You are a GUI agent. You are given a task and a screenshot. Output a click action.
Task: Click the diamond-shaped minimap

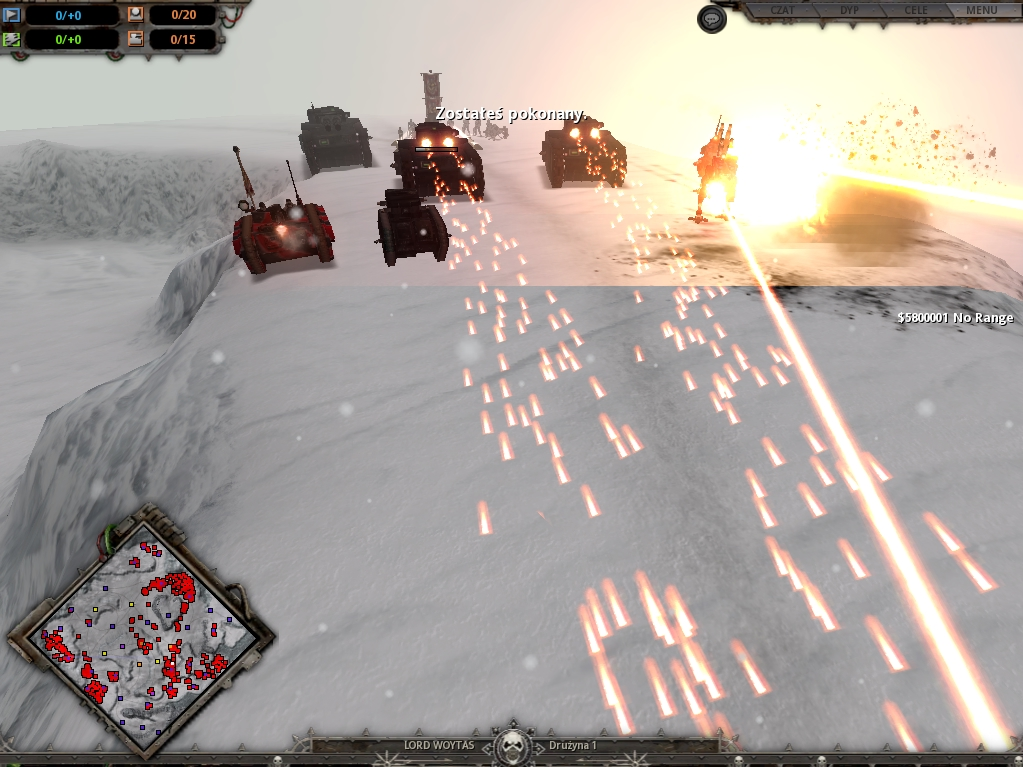pyautogui.click(x=141, y=630)
